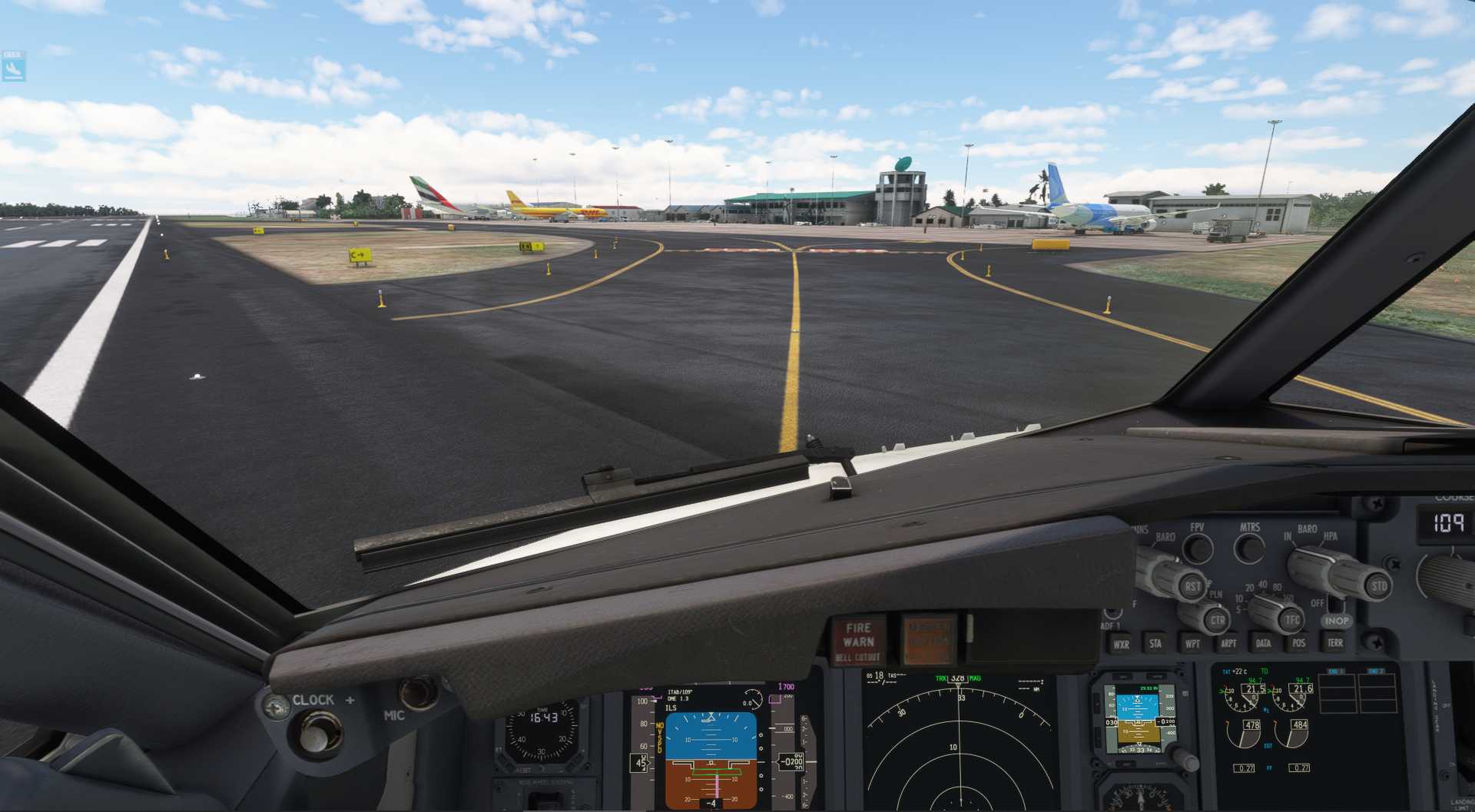The width and height of the screenshot is (1475, 812).
Task: Silence the FIRE WARN bell cutout light
Action: point(858,641)
